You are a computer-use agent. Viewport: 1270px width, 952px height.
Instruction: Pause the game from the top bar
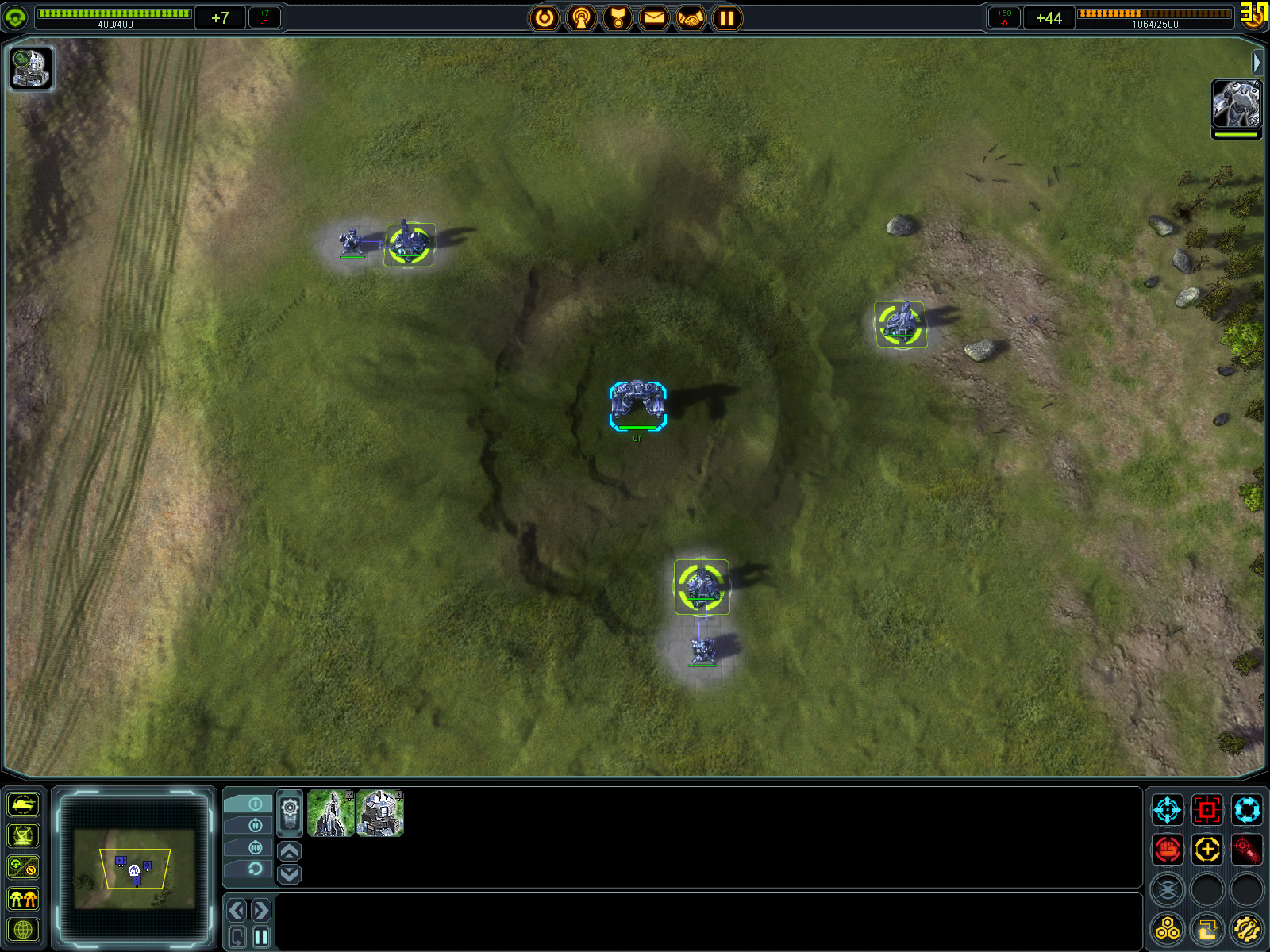click(x=727, y=17)
